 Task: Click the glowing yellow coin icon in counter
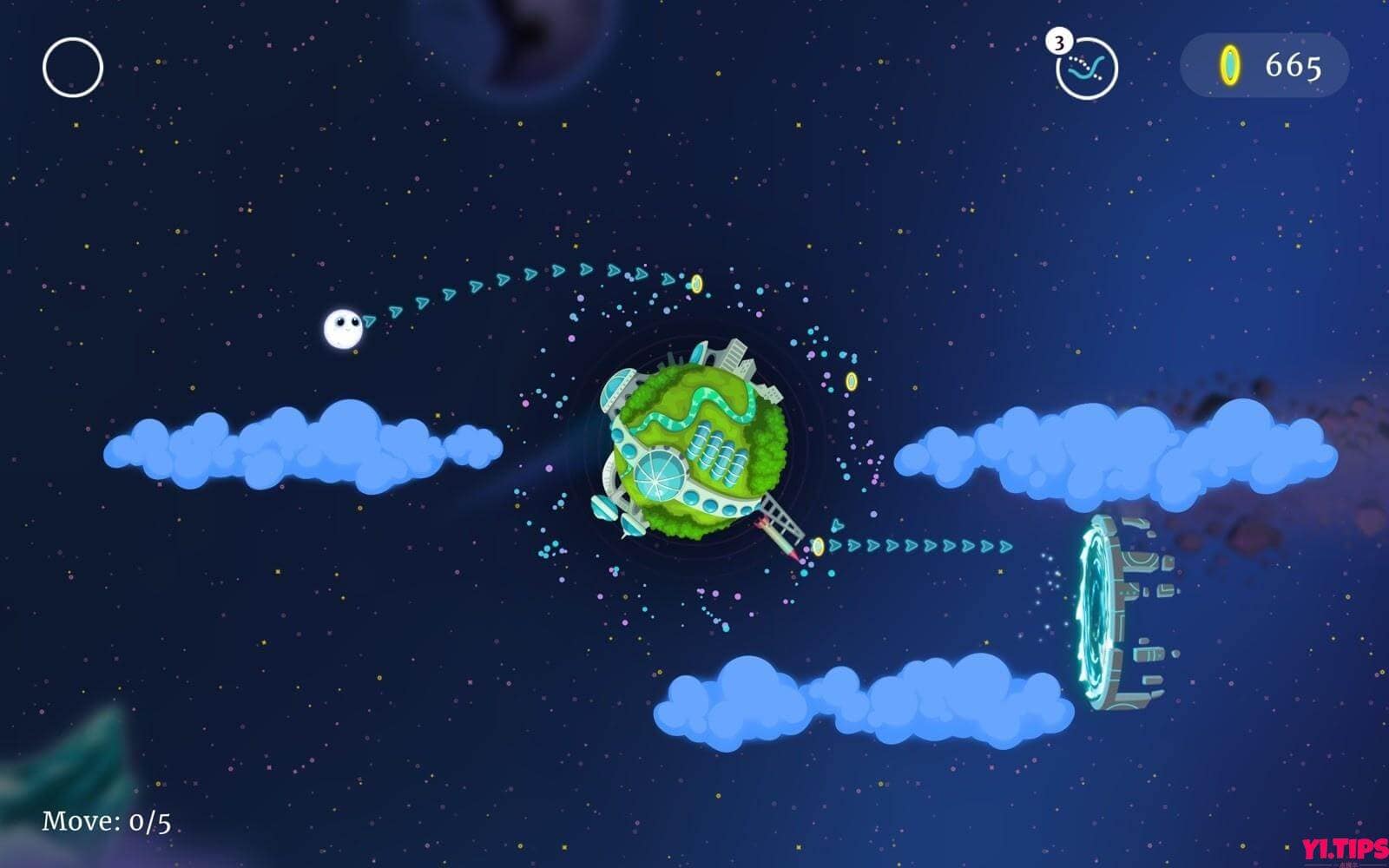pyautogui.click(x=1231, y=63)
